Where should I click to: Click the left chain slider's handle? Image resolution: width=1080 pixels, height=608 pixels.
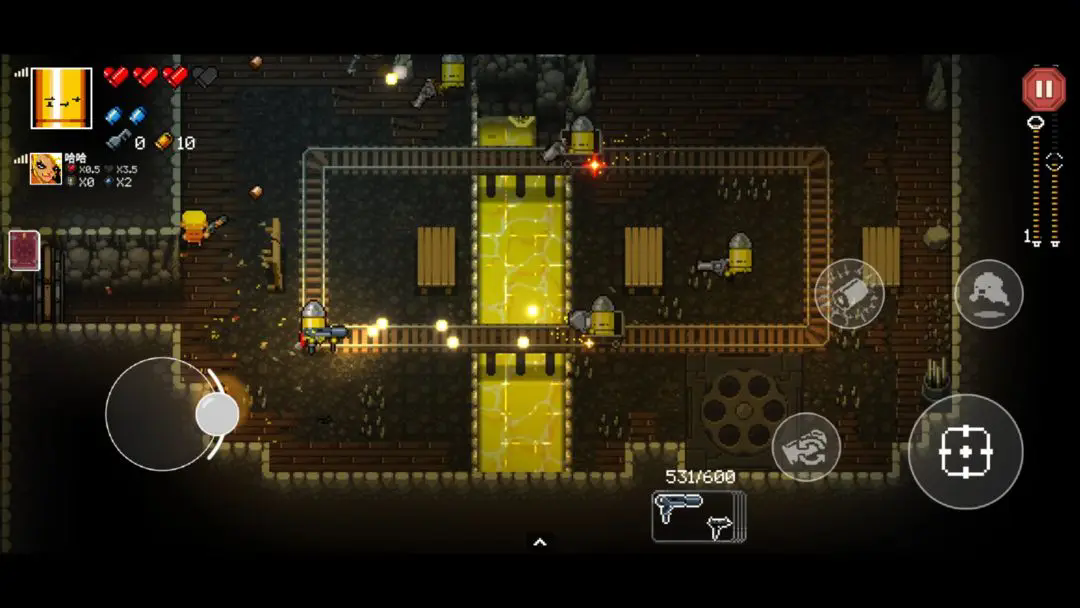(x=1036, y=123)
